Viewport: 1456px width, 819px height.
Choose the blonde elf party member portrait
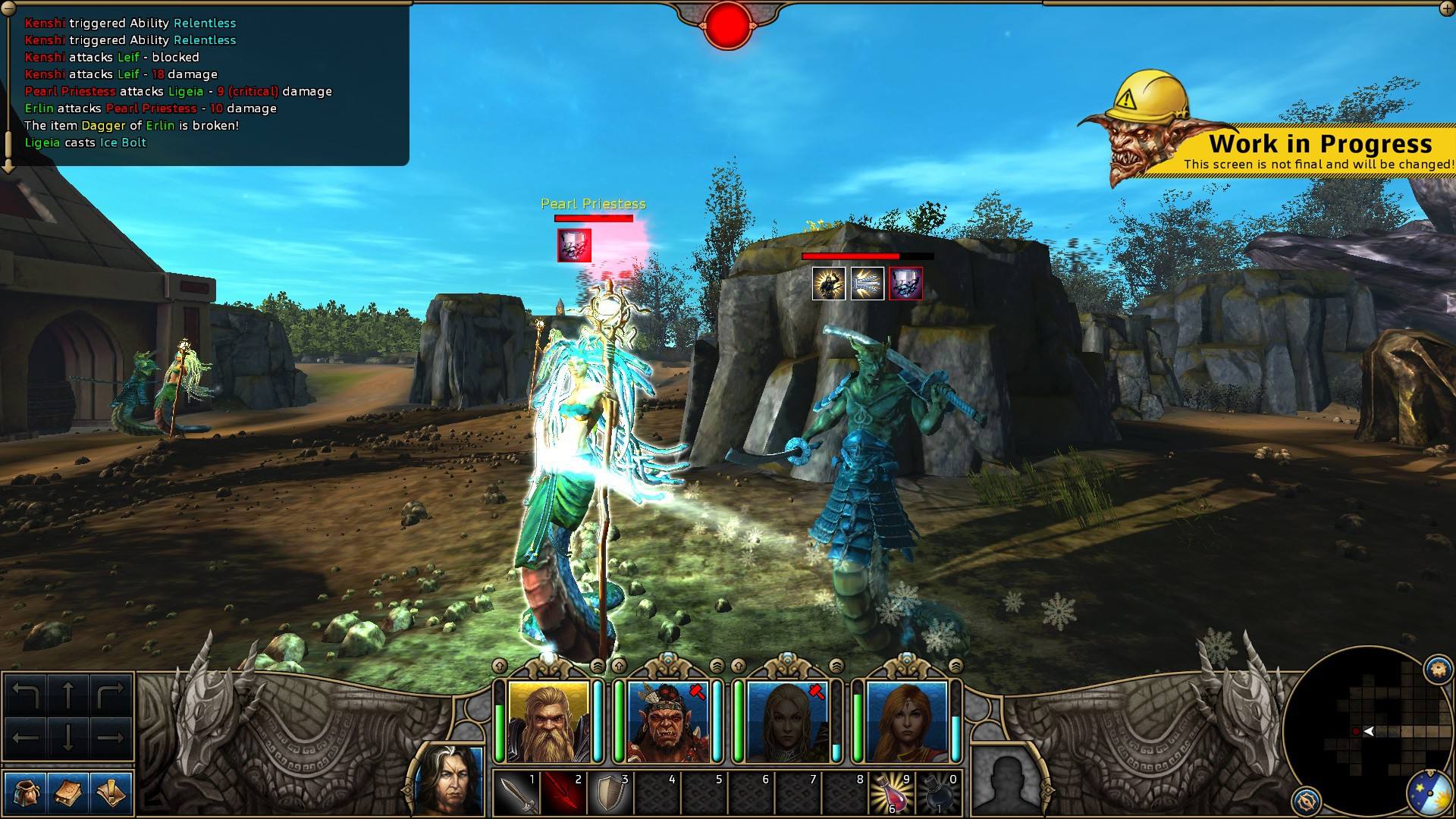pos(787,721)
